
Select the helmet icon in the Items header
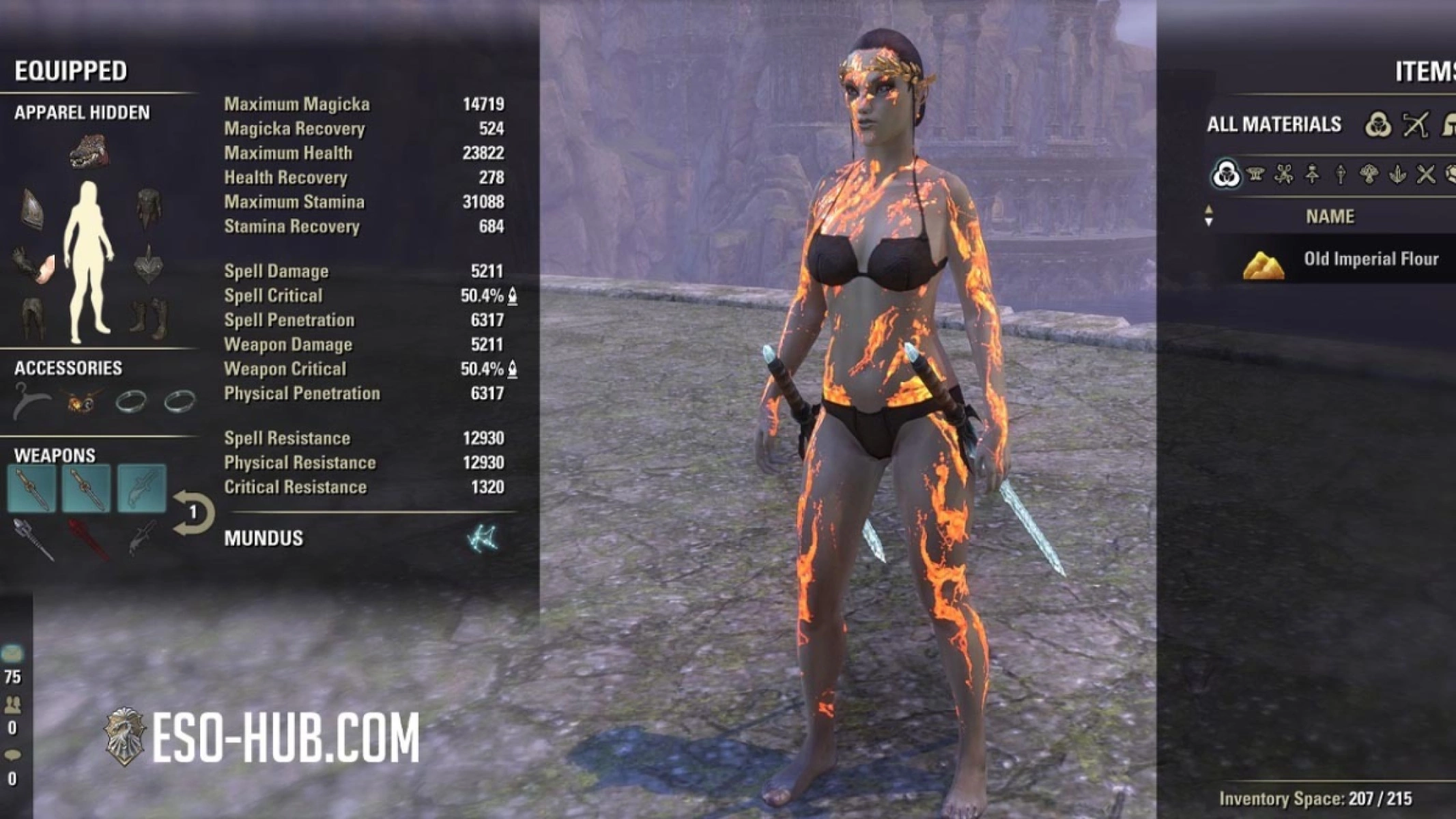[x=1451, y=125]
